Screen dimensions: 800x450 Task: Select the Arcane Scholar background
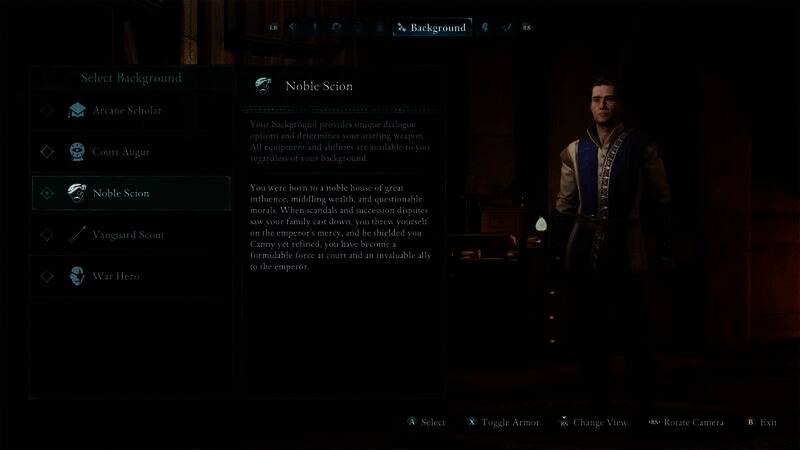(128, 110)
